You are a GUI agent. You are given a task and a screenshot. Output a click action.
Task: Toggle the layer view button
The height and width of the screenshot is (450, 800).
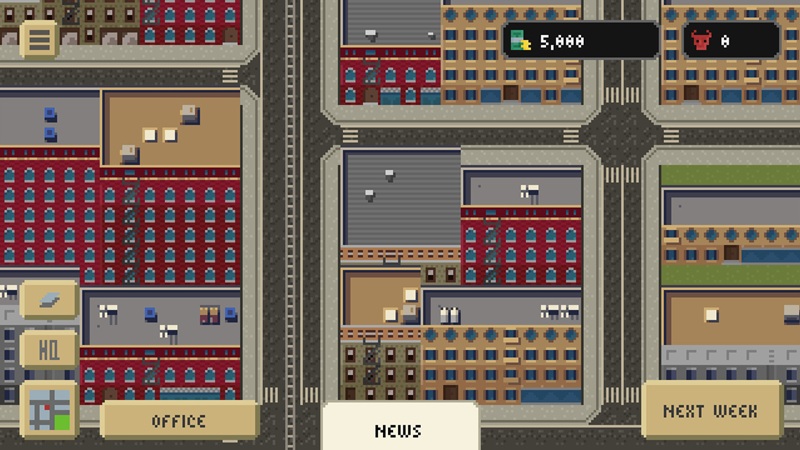click(49, 298)
